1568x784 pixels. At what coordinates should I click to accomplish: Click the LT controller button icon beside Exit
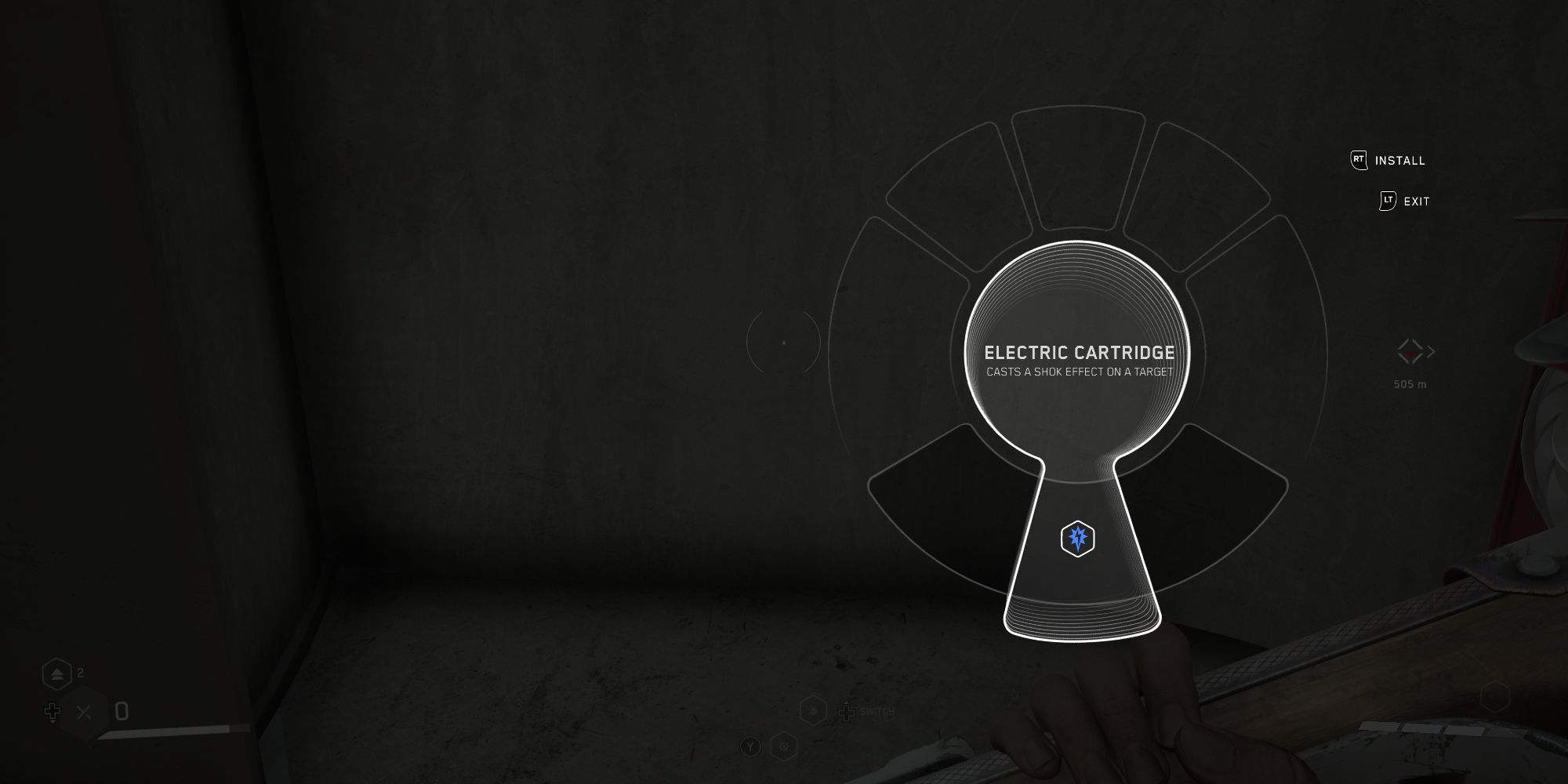[1388, 201]
